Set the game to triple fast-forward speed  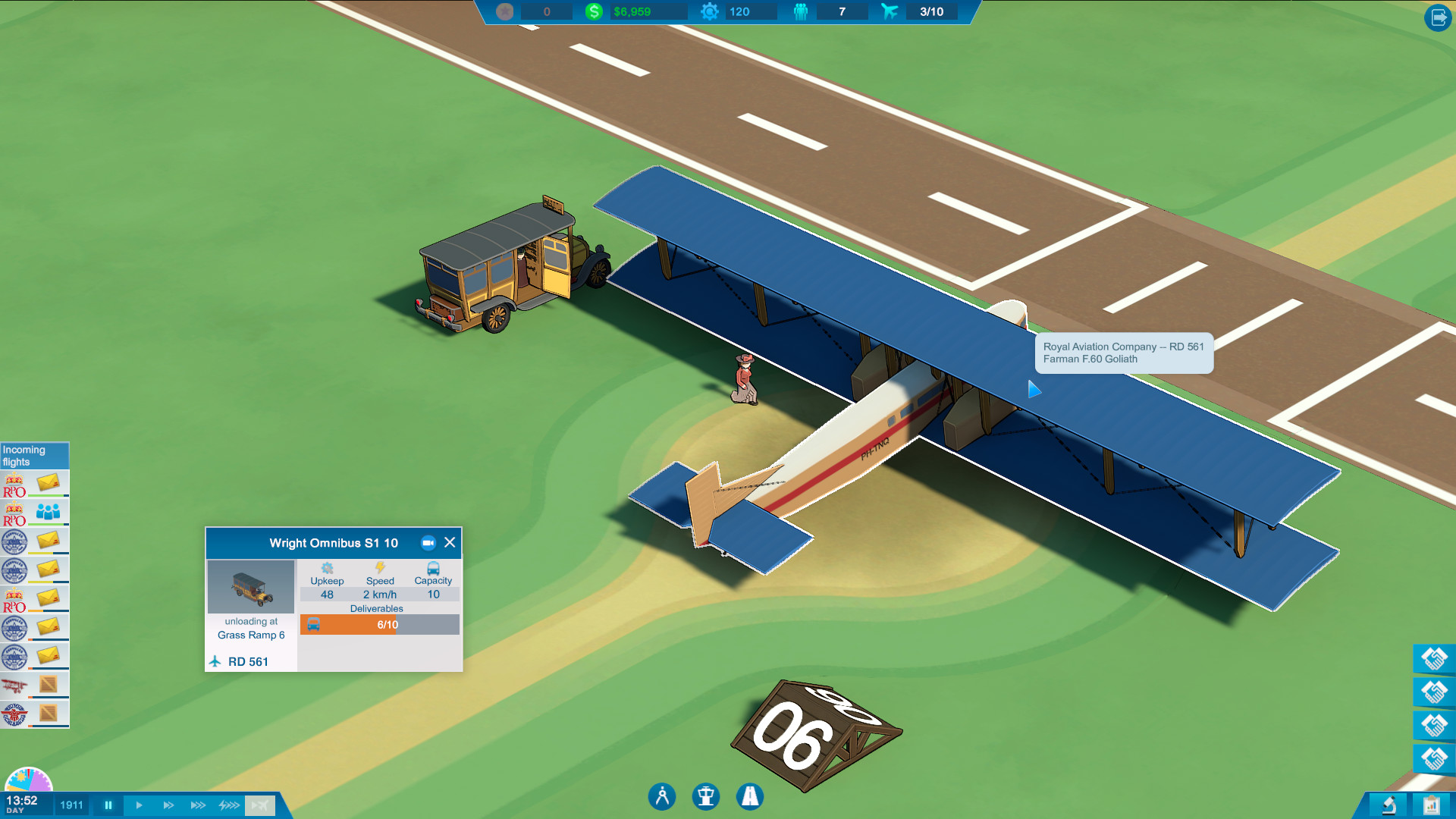tap(198, 805)
